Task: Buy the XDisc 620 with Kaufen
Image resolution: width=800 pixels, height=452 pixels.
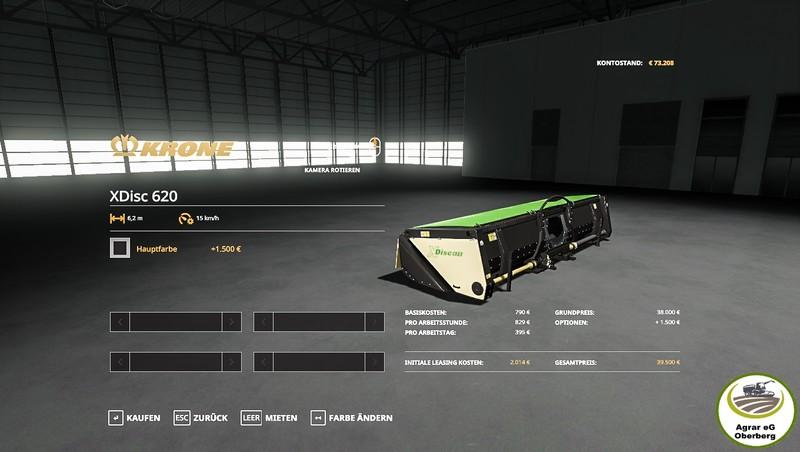Action: (135, 417)
